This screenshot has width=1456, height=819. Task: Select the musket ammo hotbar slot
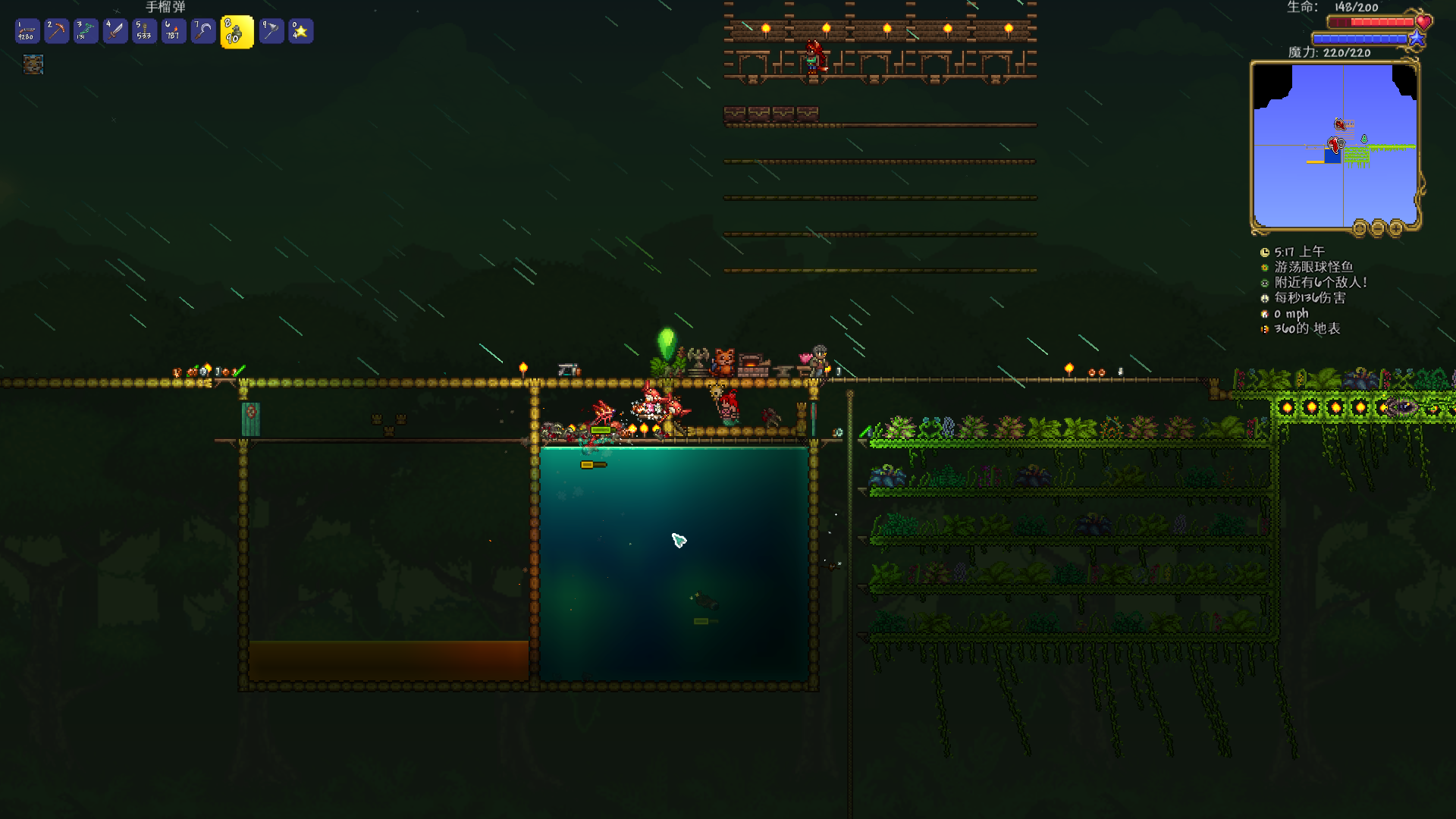pos(27,31)
